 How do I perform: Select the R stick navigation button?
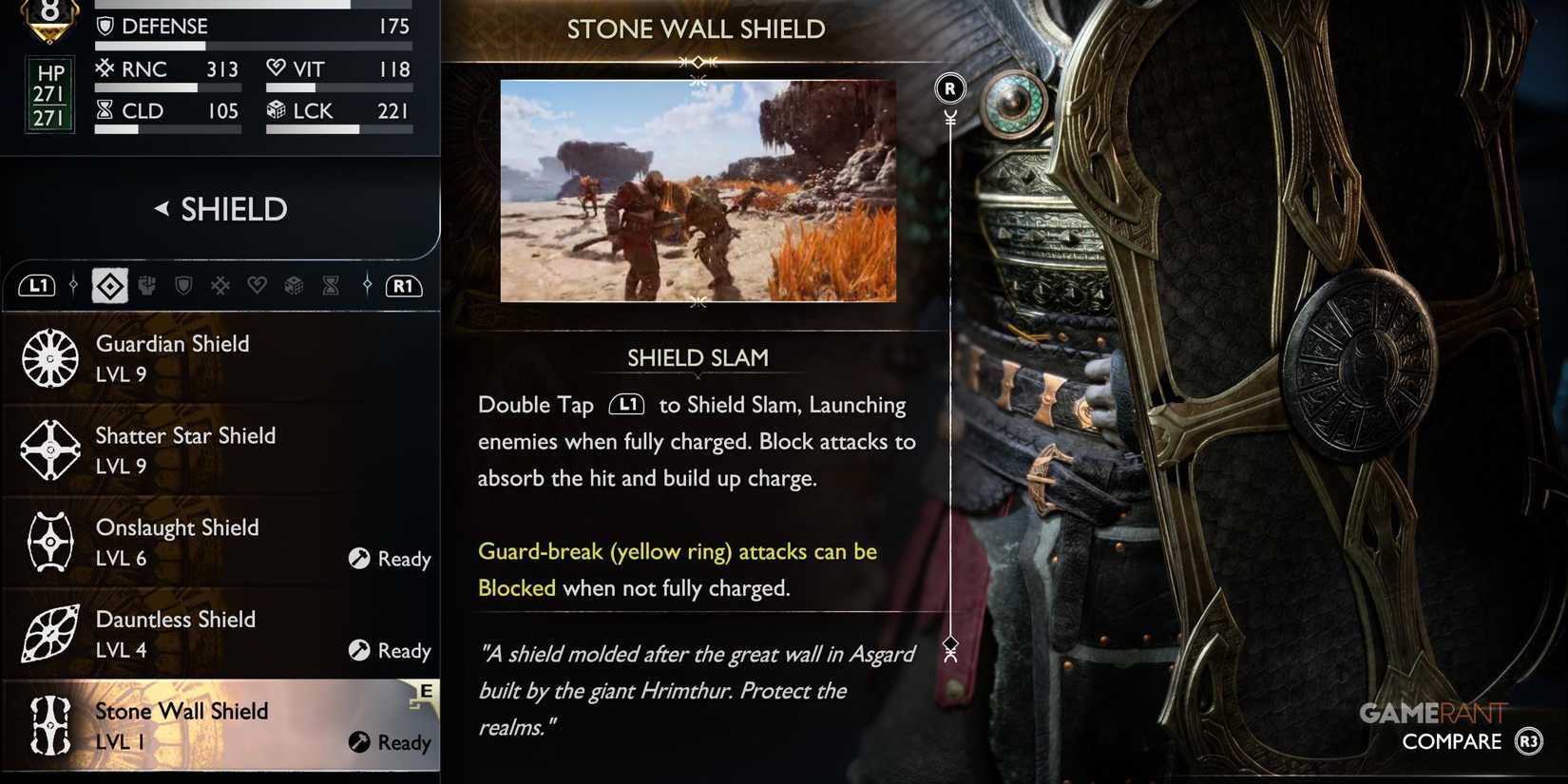point(948,87)
